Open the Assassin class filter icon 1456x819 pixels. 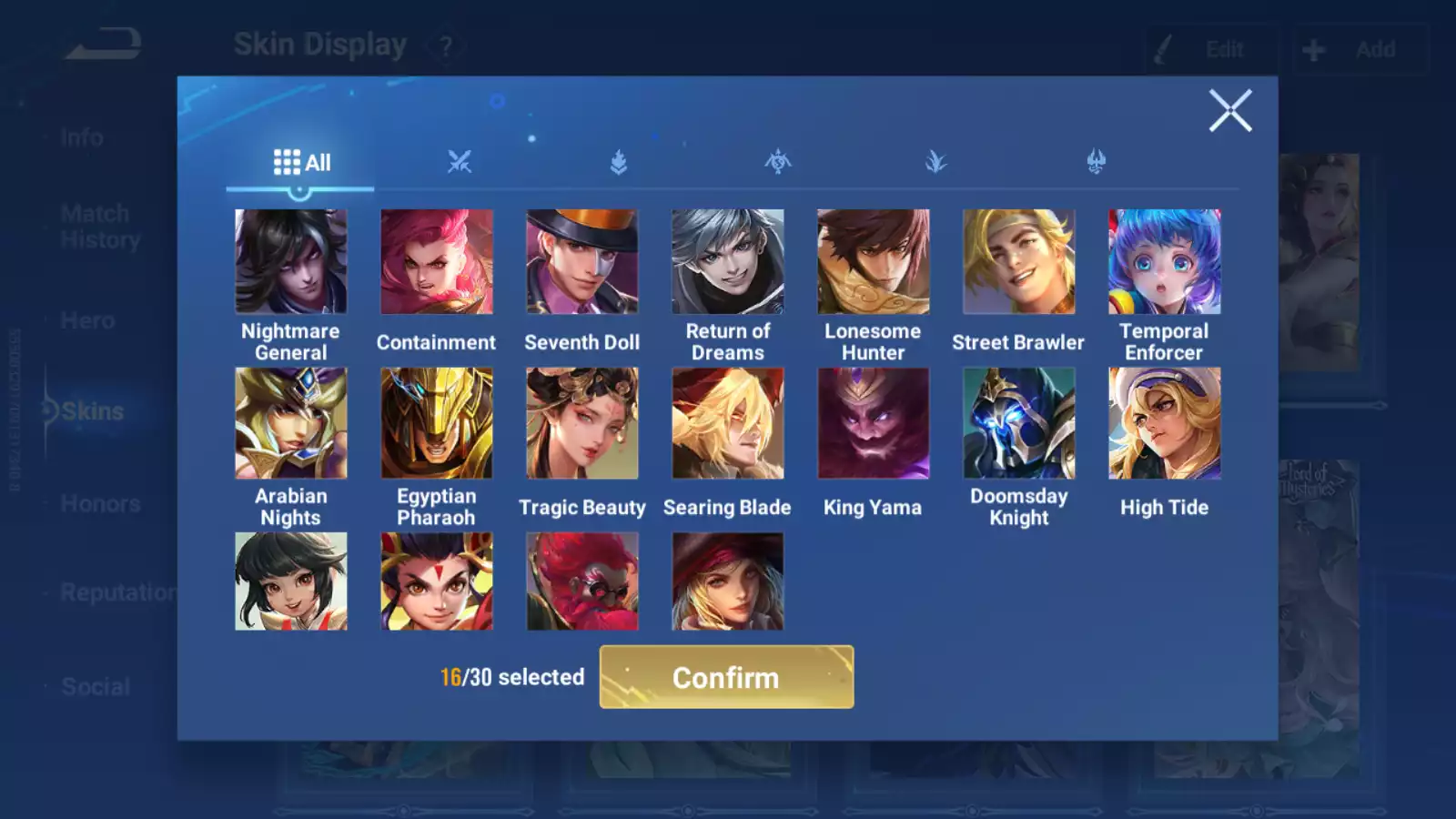click(x=778, y=161)
